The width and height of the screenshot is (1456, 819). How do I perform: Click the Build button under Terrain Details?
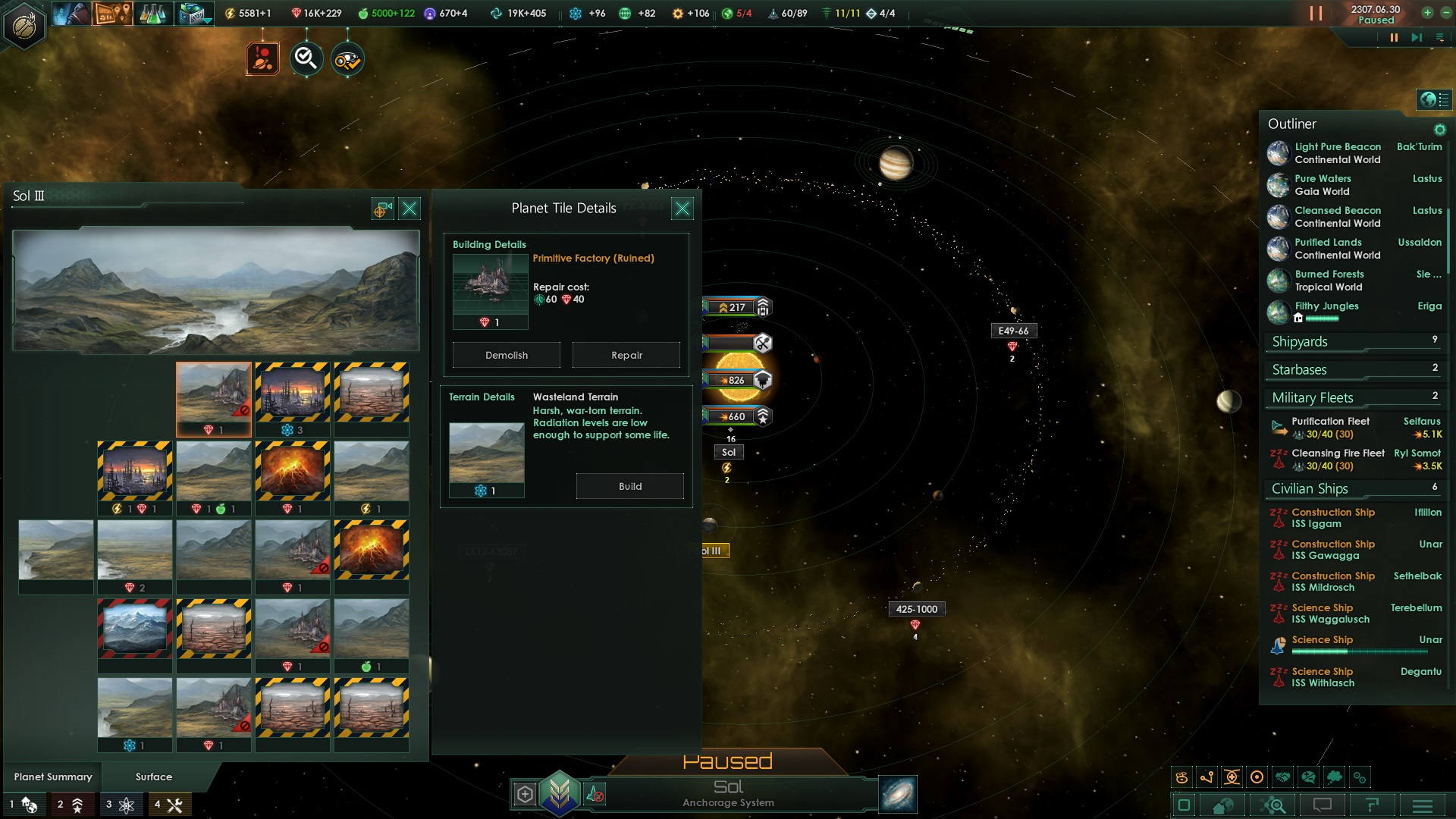(x=630, y=486)
